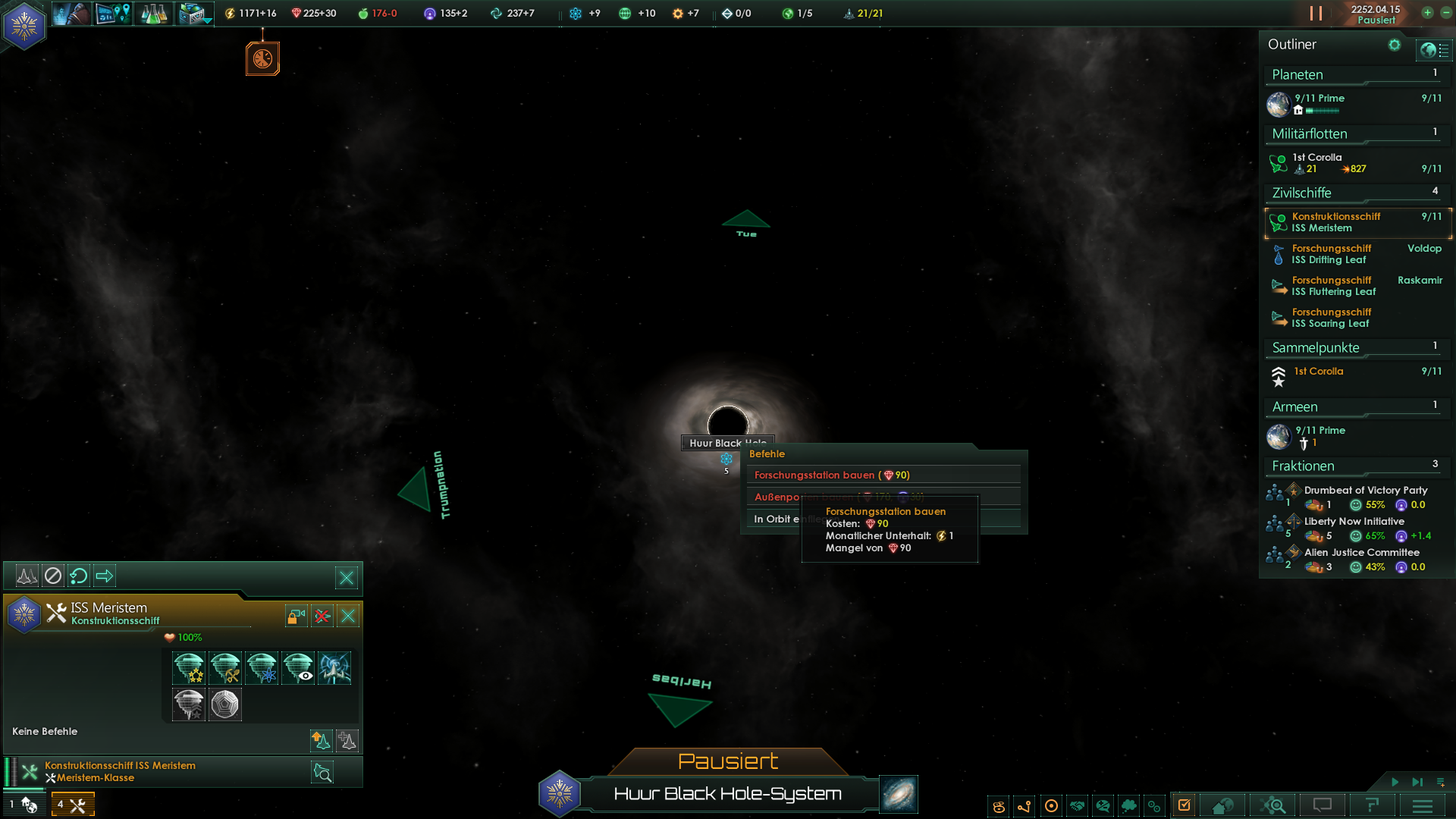
Task: Toggle the pause button near the date
Action: point(1316,14)
